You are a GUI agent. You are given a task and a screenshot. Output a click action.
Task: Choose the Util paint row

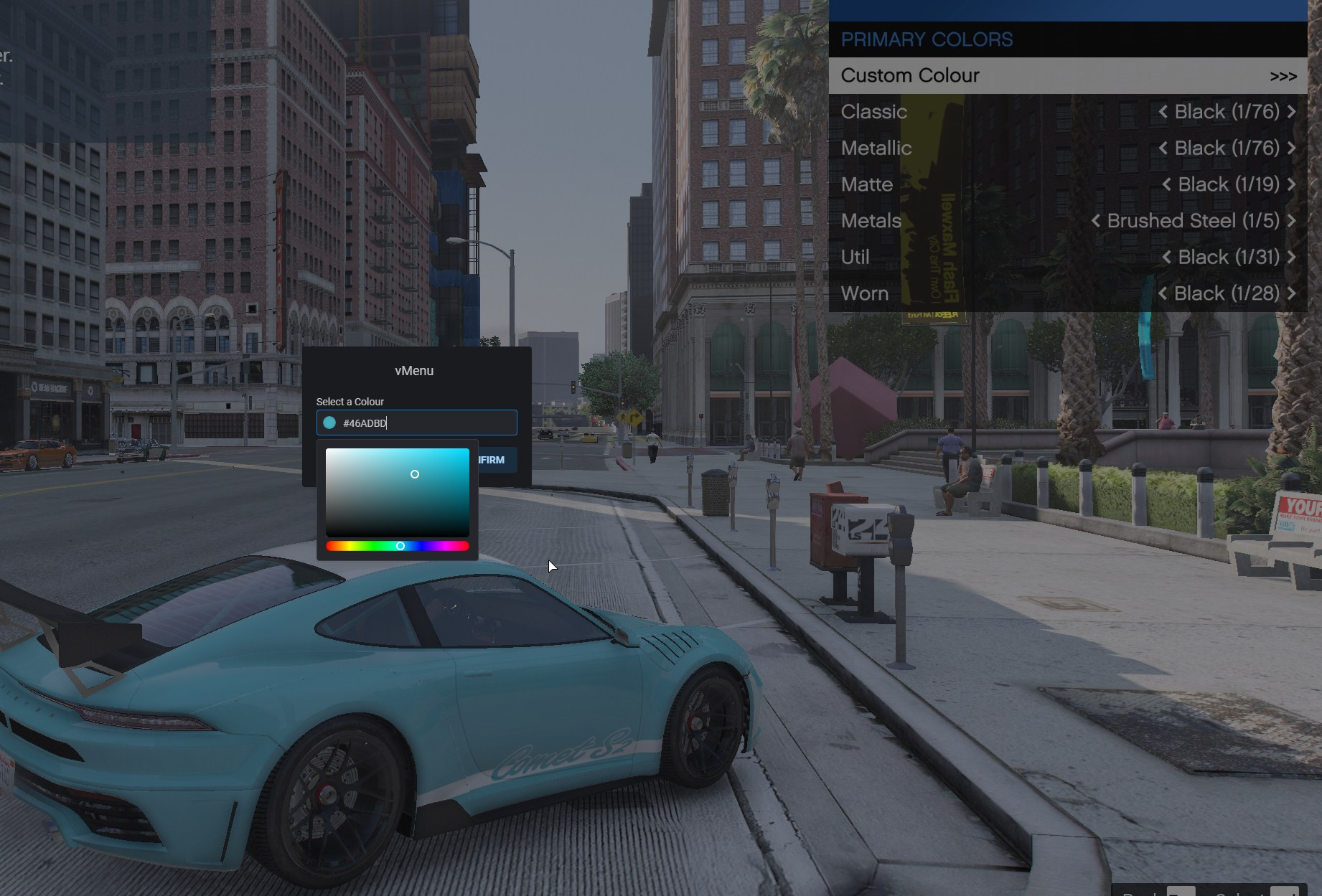(855, 258)
